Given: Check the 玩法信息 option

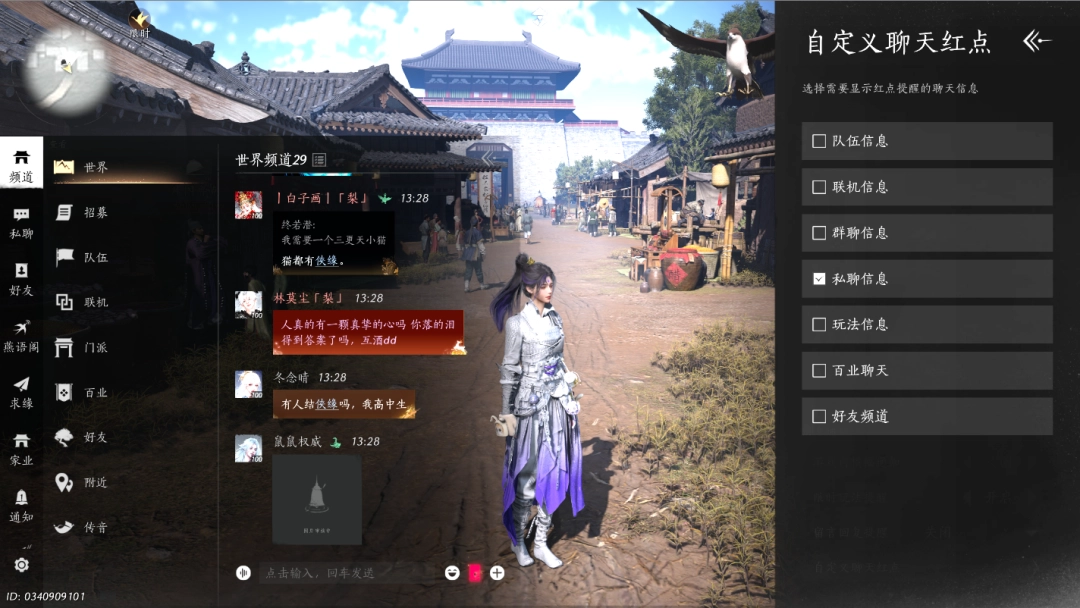Looking at the screenshot, I should [819, 325].
